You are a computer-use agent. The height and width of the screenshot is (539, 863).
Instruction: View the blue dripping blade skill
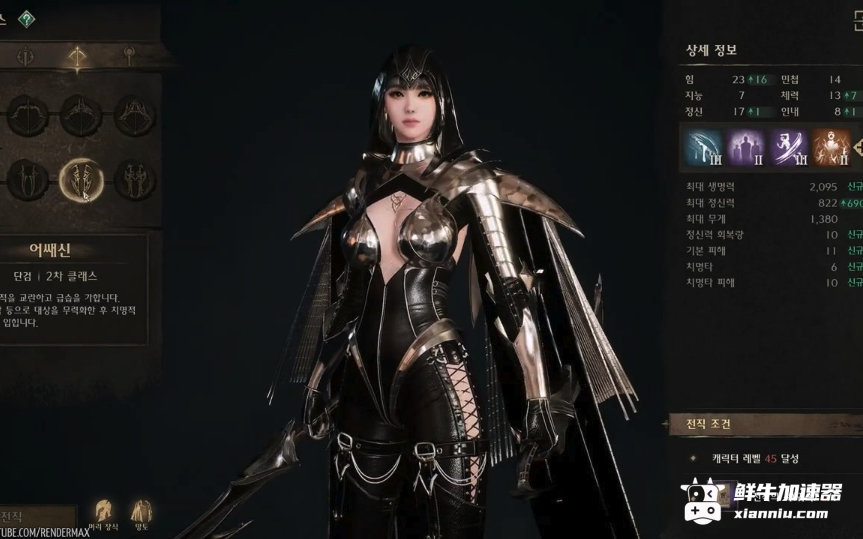pos(702,147)
